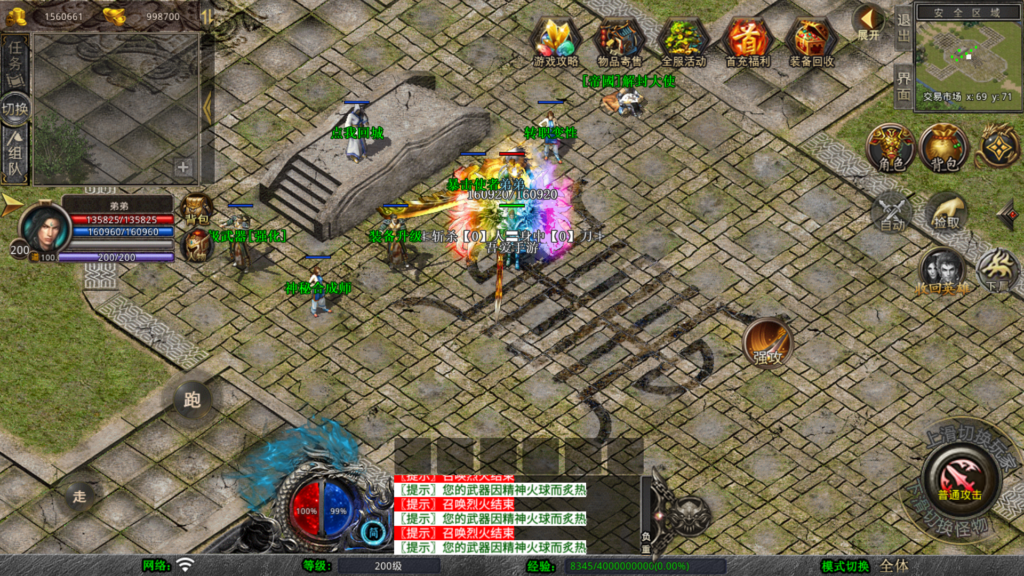Switch to the 组队 team tab

click(x=16, y=157)
